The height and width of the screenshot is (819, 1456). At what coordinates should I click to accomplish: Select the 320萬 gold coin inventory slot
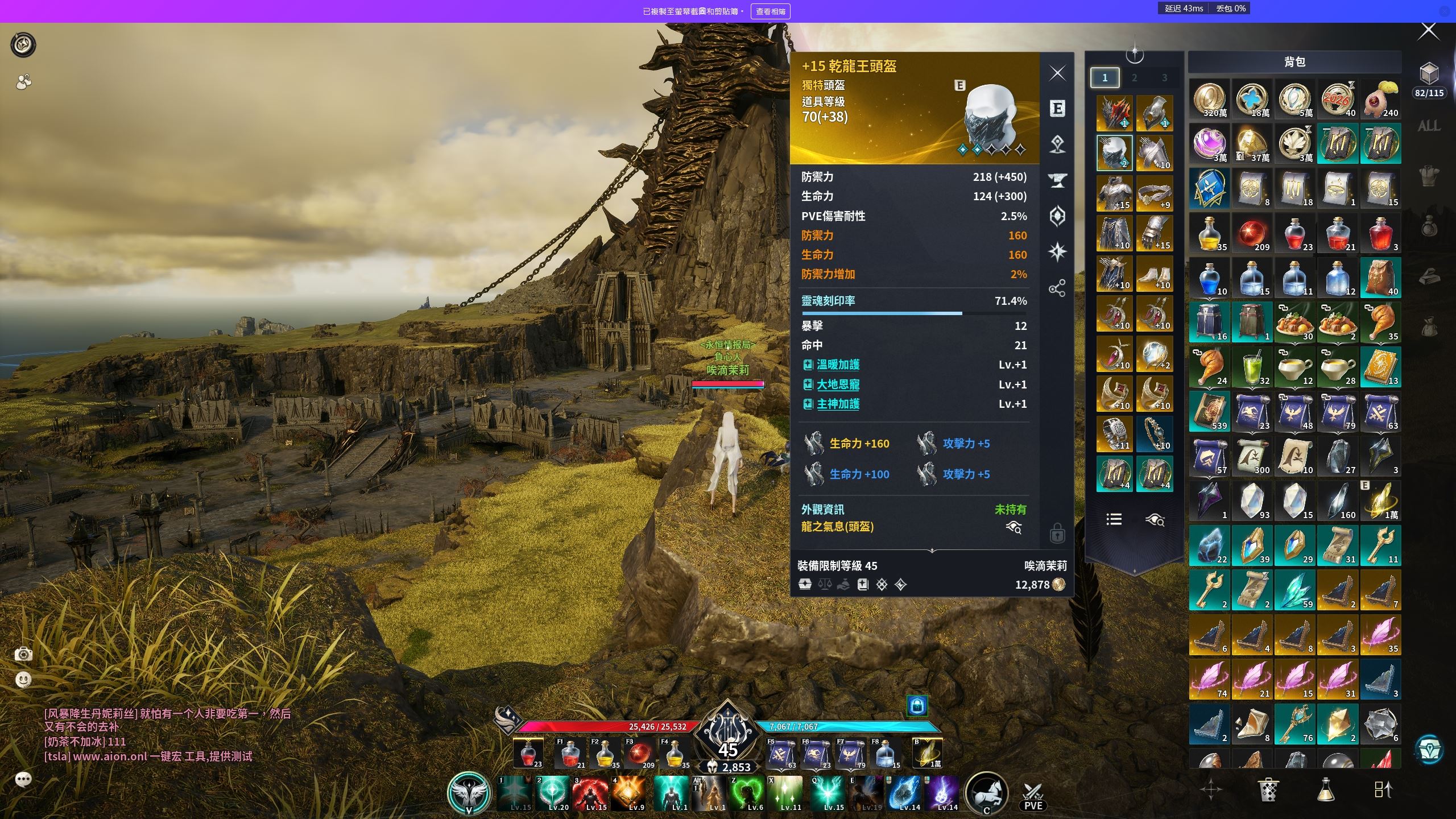(1210, 99)
